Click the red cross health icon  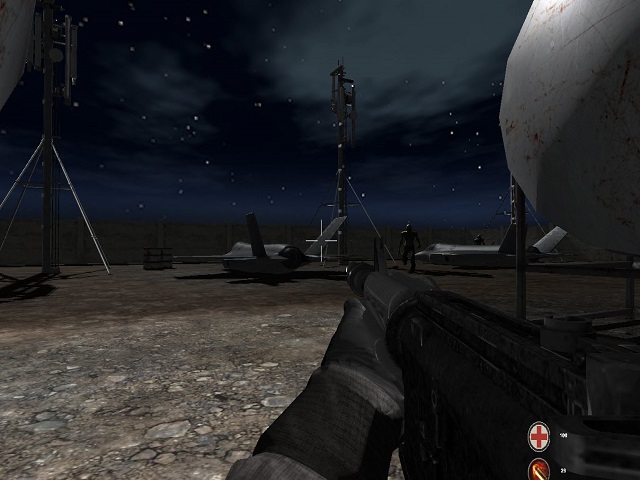tap(539, 436)
